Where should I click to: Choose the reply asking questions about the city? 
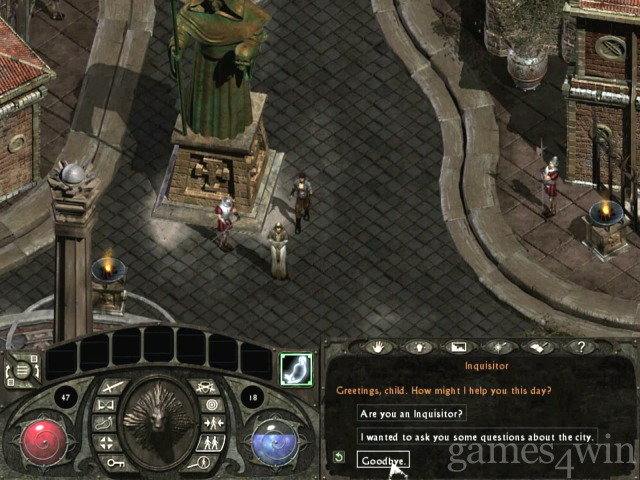point(478,436)
